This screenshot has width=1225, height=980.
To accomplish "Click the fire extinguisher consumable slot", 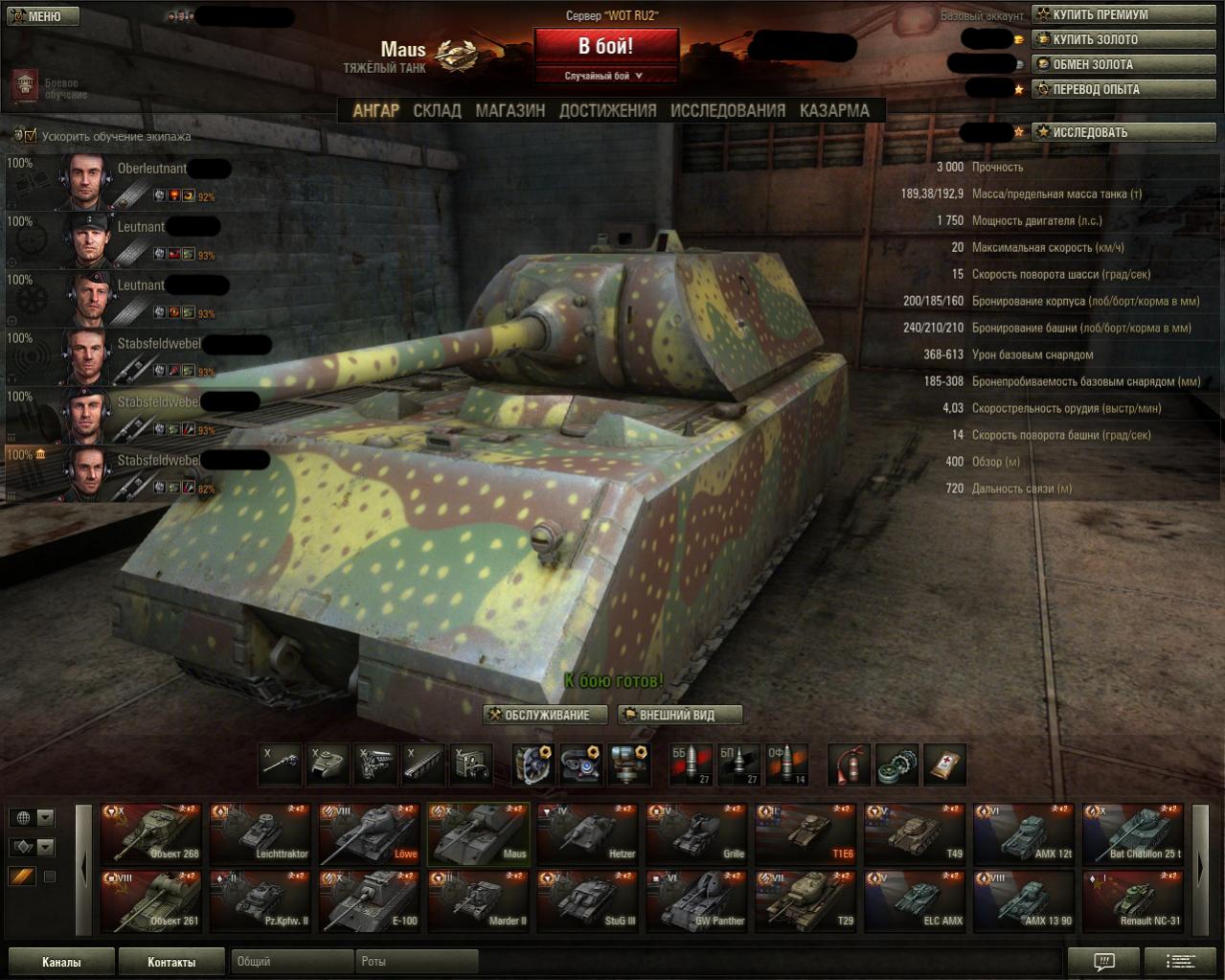I will [x=849, y=764].
